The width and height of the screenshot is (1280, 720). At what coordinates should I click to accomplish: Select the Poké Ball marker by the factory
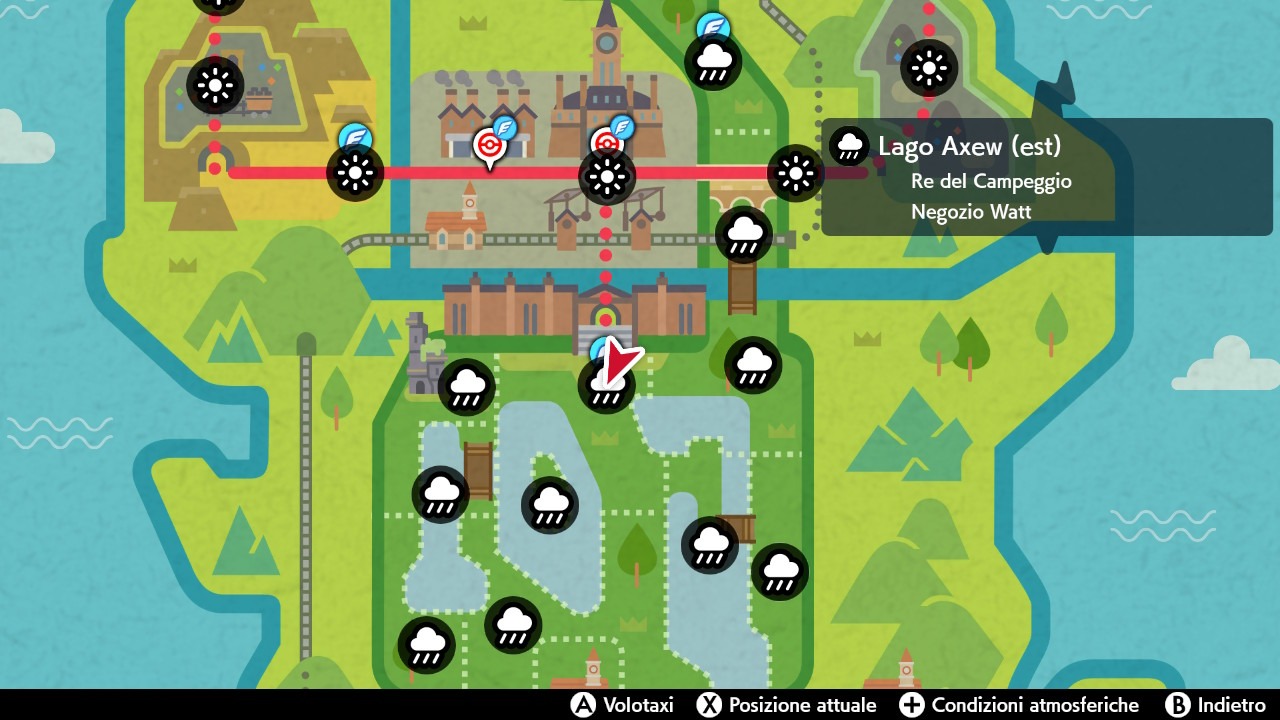(489, 146)
